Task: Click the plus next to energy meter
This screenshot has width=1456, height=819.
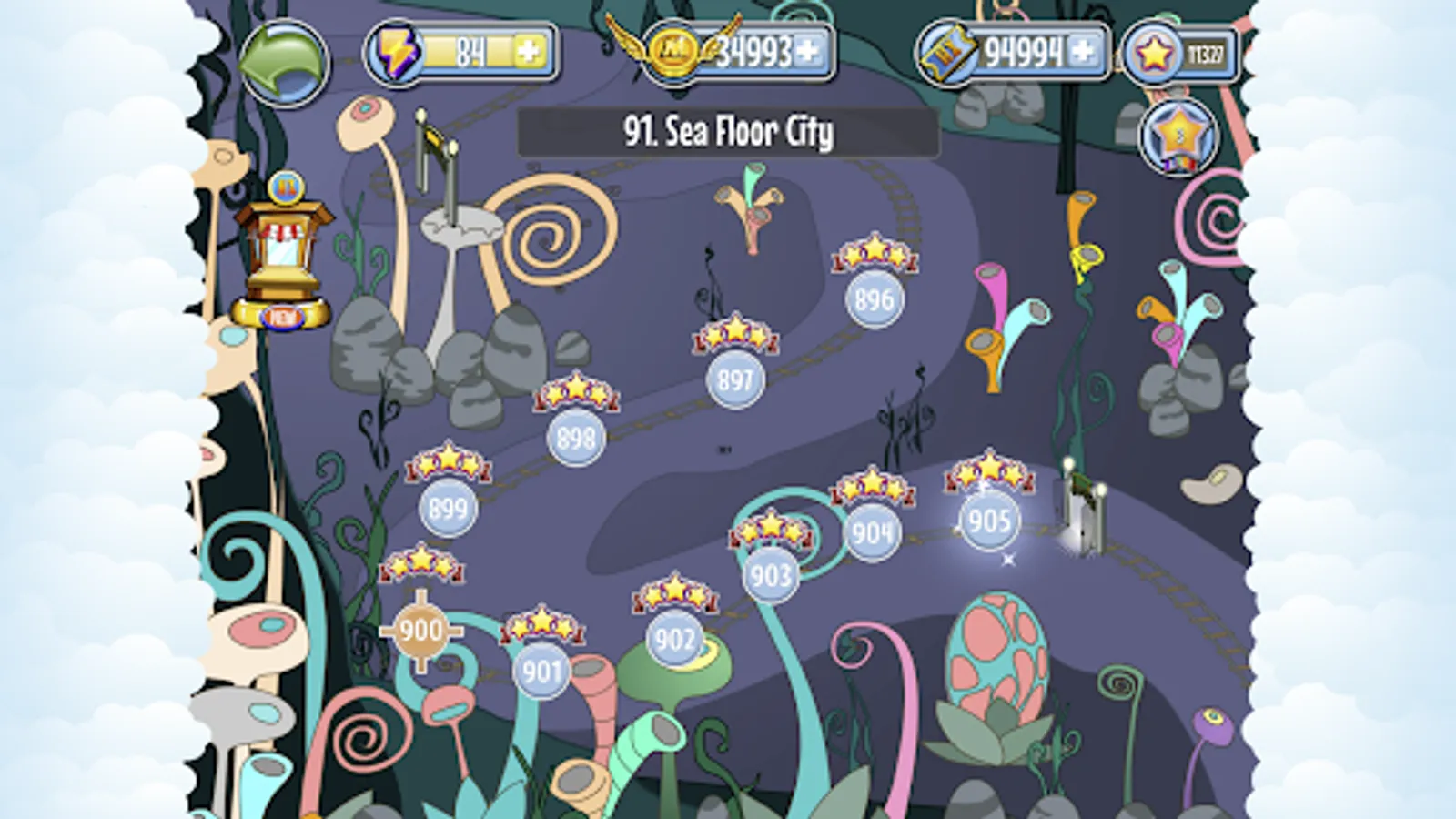Action: 531,53
